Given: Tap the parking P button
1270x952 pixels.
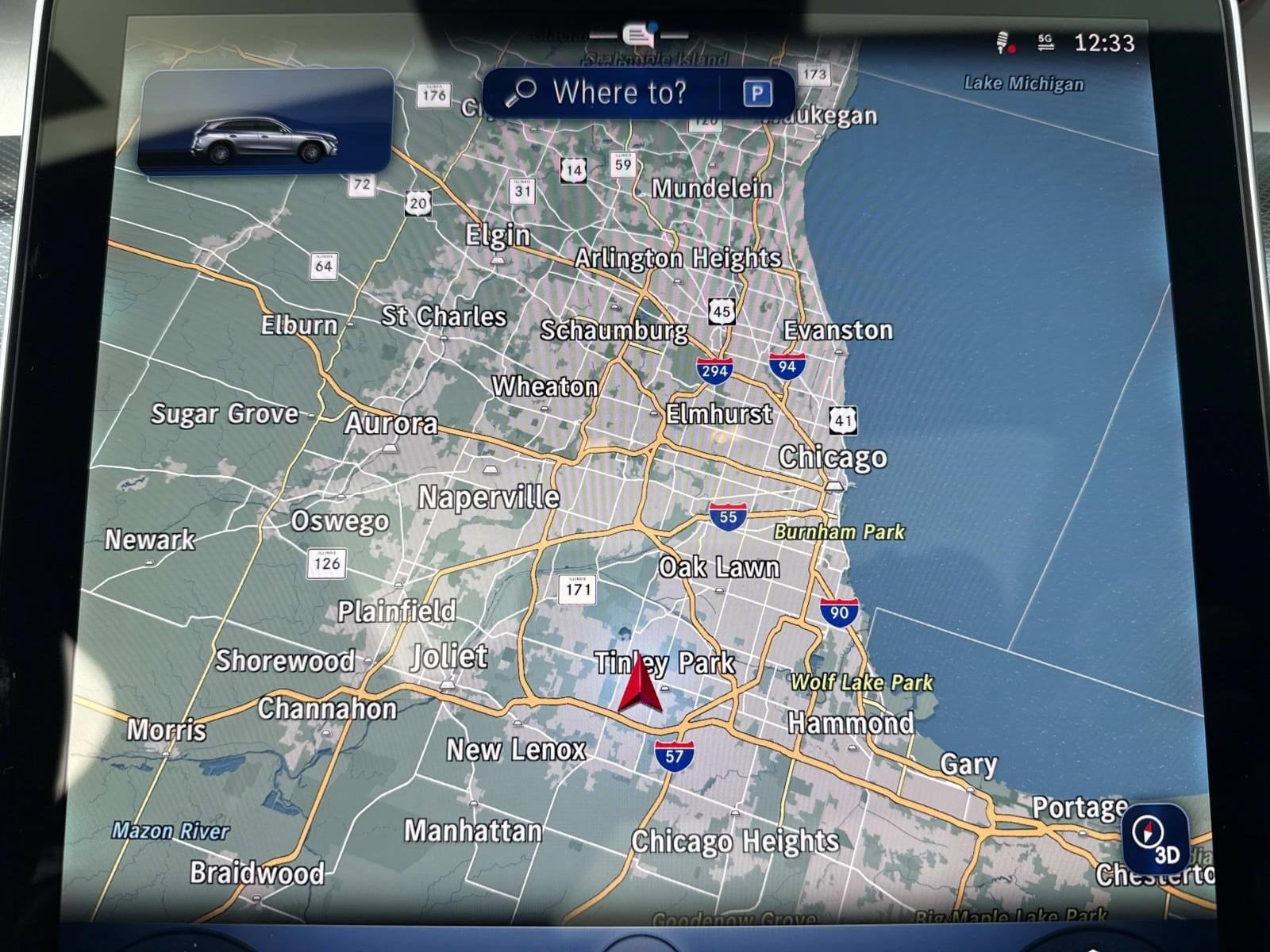Looking at the screenshot, I should click(x=756, y=94).
